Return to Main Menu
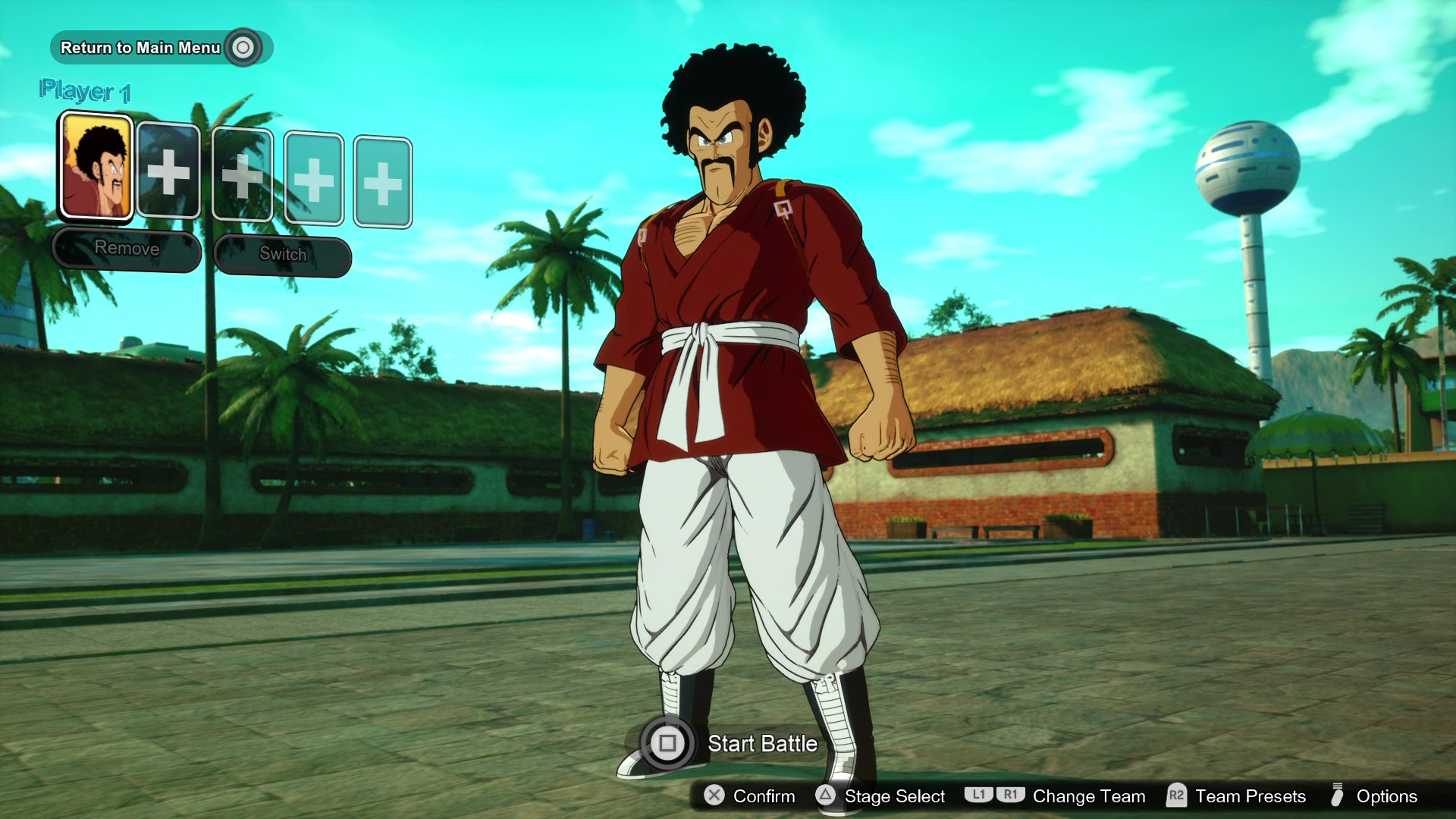This screenshot has width=1456, height=819. coord(143,47)
